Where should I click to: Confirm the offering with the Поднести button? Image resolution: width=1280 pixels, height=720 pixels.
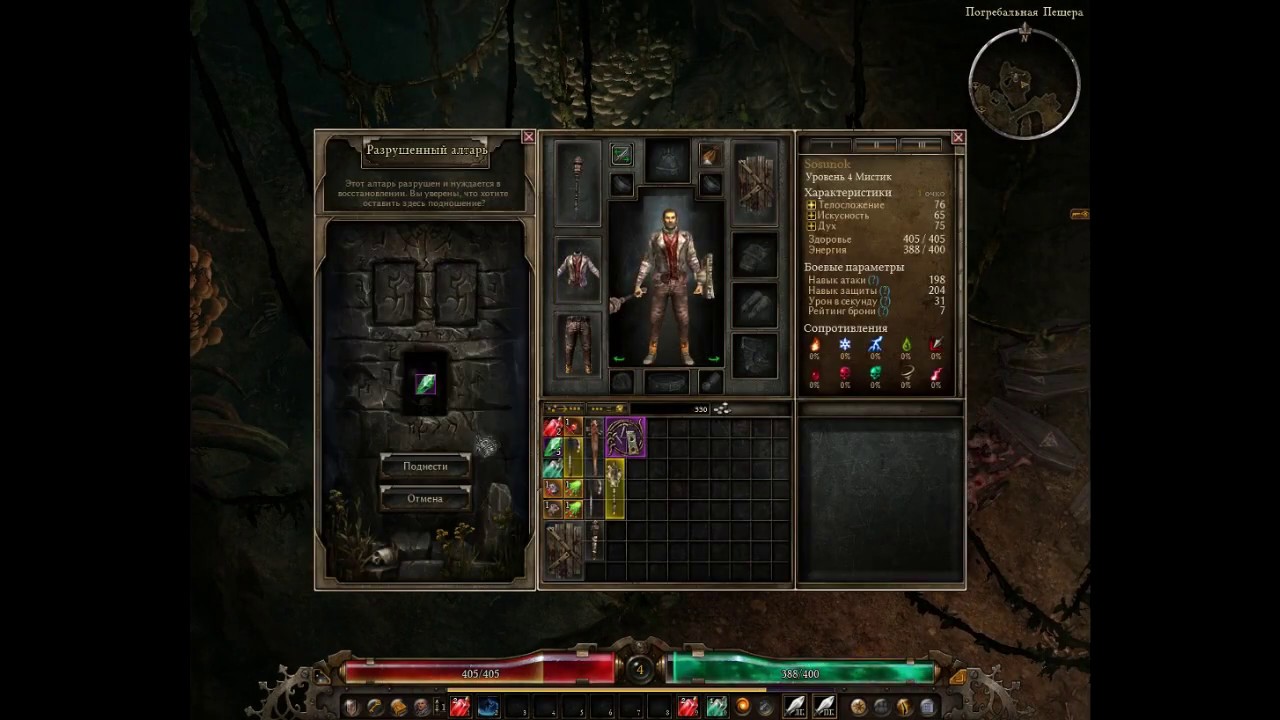tap(425, 466)
